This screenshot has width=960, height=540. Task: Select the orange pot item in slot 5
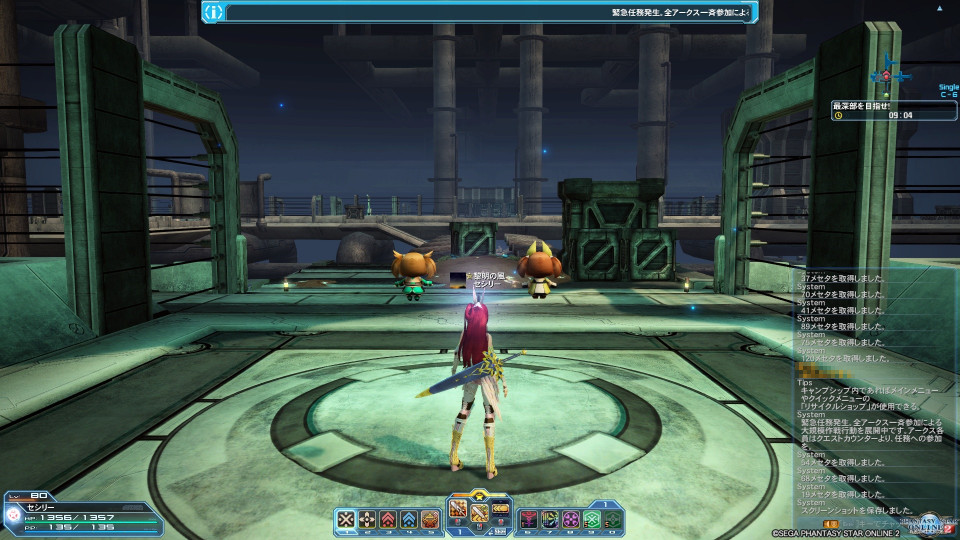[x=430, y=518]
